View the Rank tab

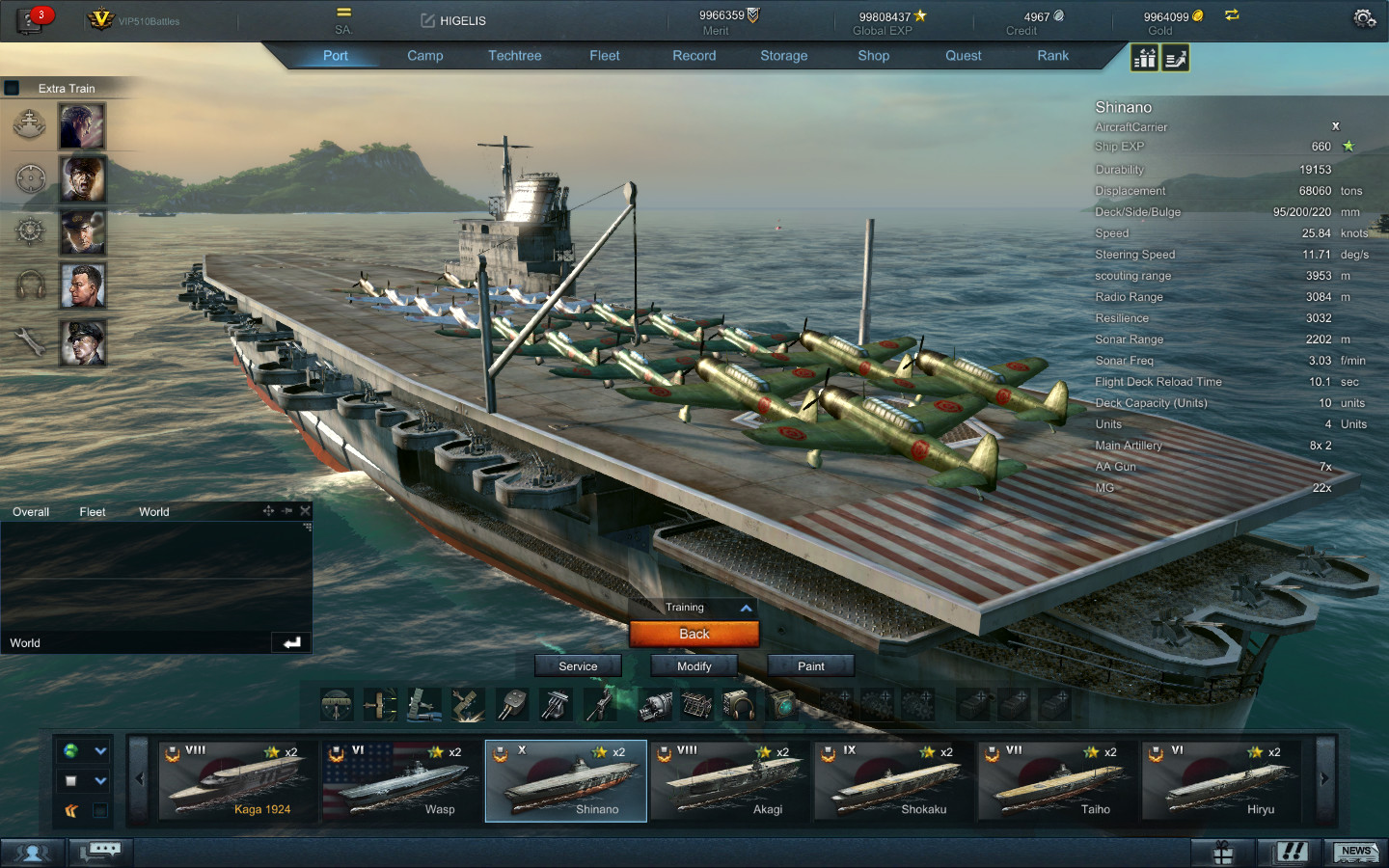point(1052,56)
